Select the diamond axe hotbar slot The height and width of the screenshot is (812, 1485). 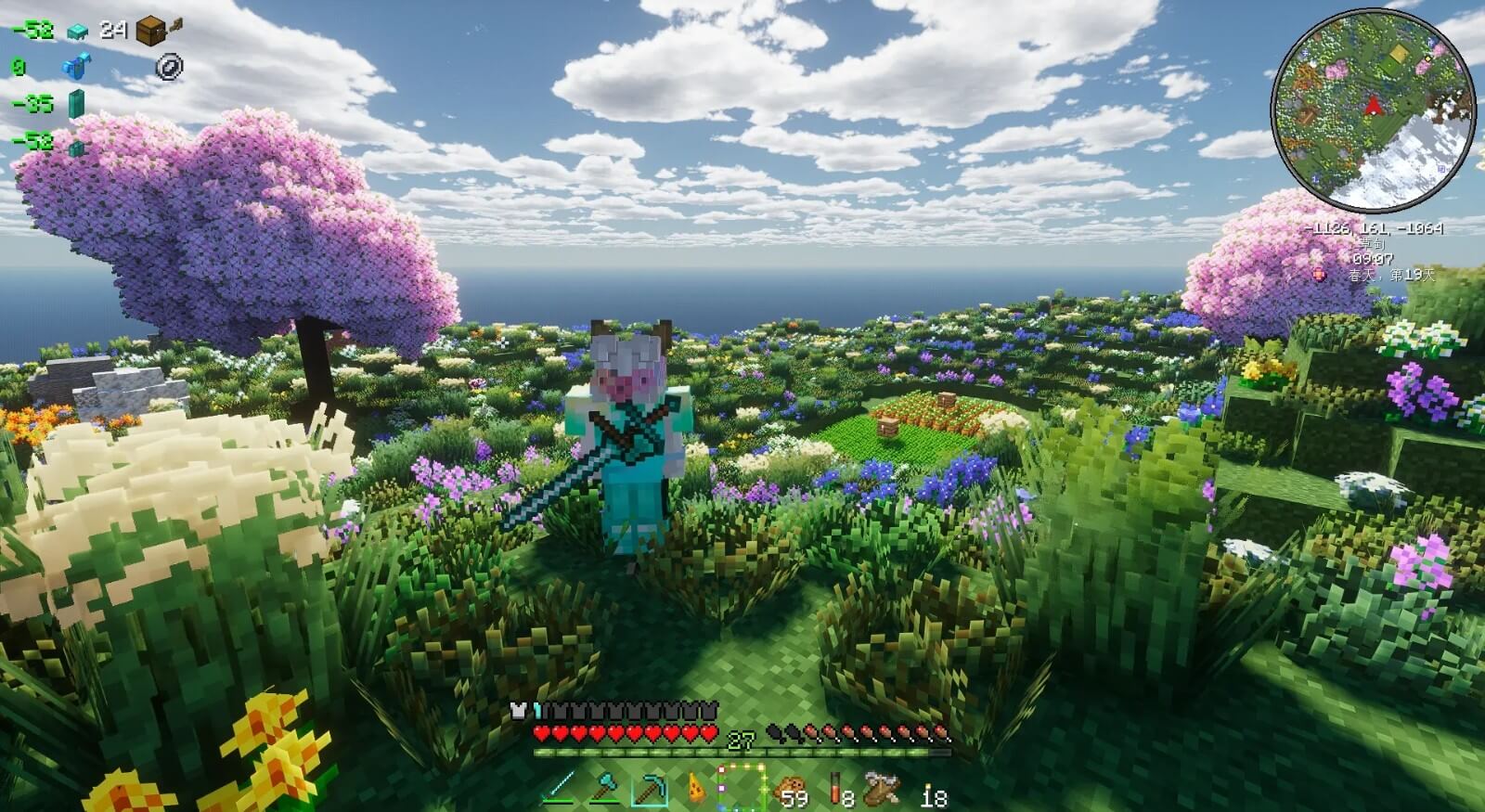click(605, 789)
